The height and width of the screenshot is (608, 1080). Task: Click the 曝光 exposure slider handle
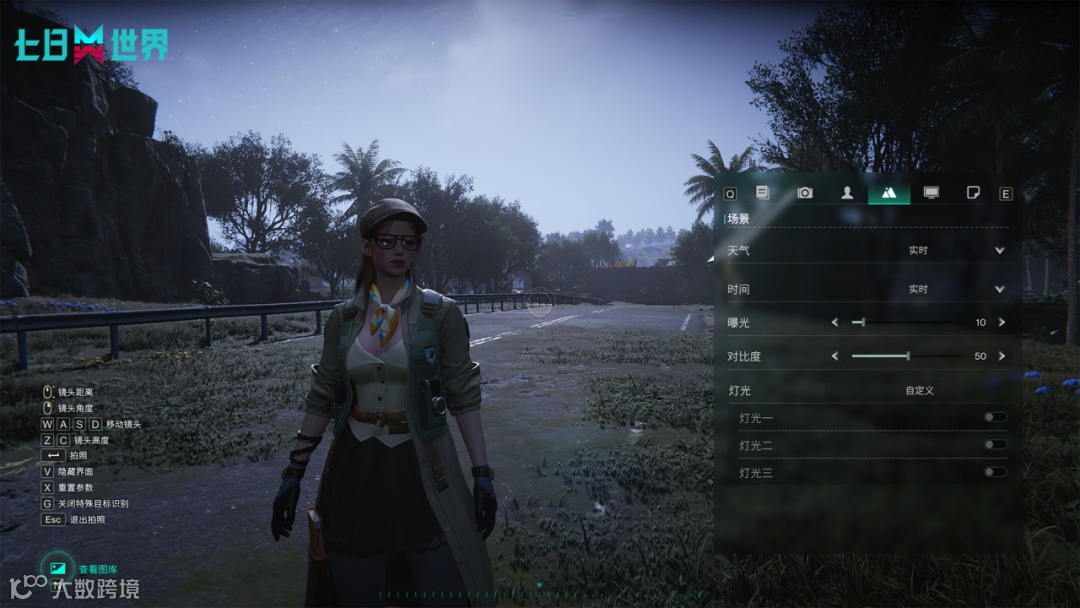tap(862, 322)
